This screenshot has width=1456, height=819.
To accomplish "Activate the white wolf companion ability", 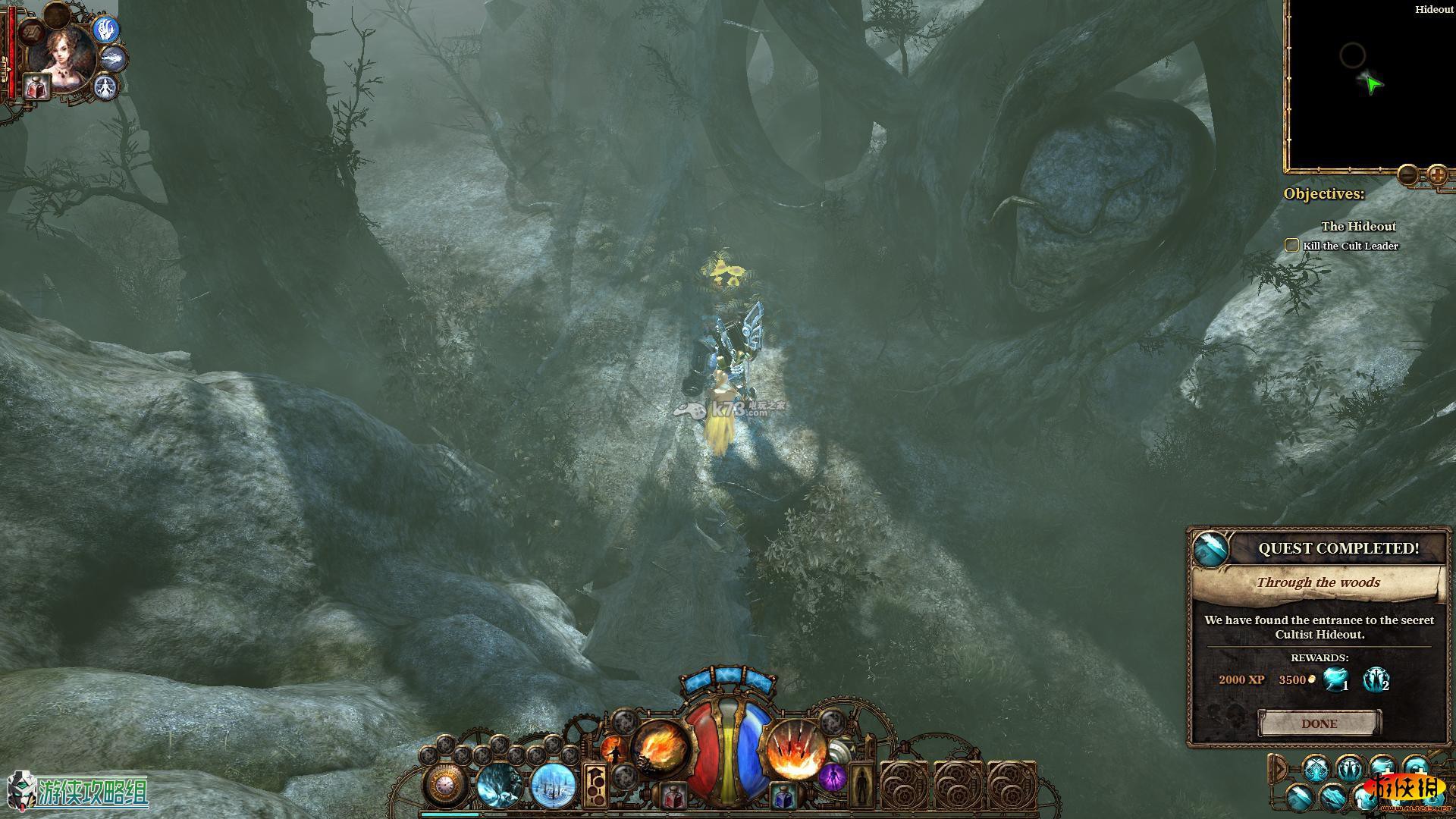I will [114, 58].
